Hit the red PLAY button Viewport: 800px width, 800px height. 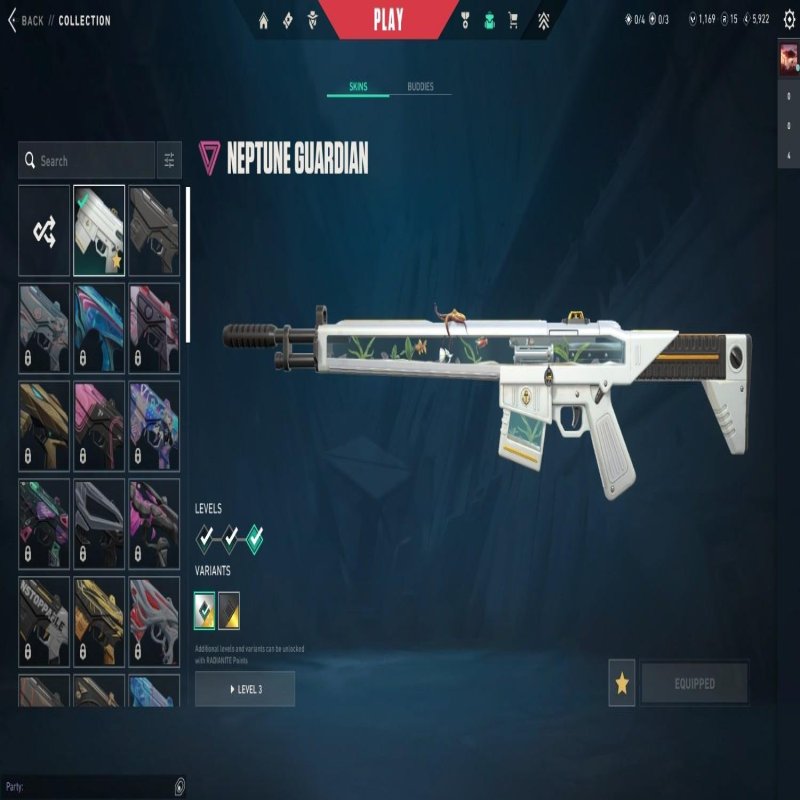click(388, 20)
